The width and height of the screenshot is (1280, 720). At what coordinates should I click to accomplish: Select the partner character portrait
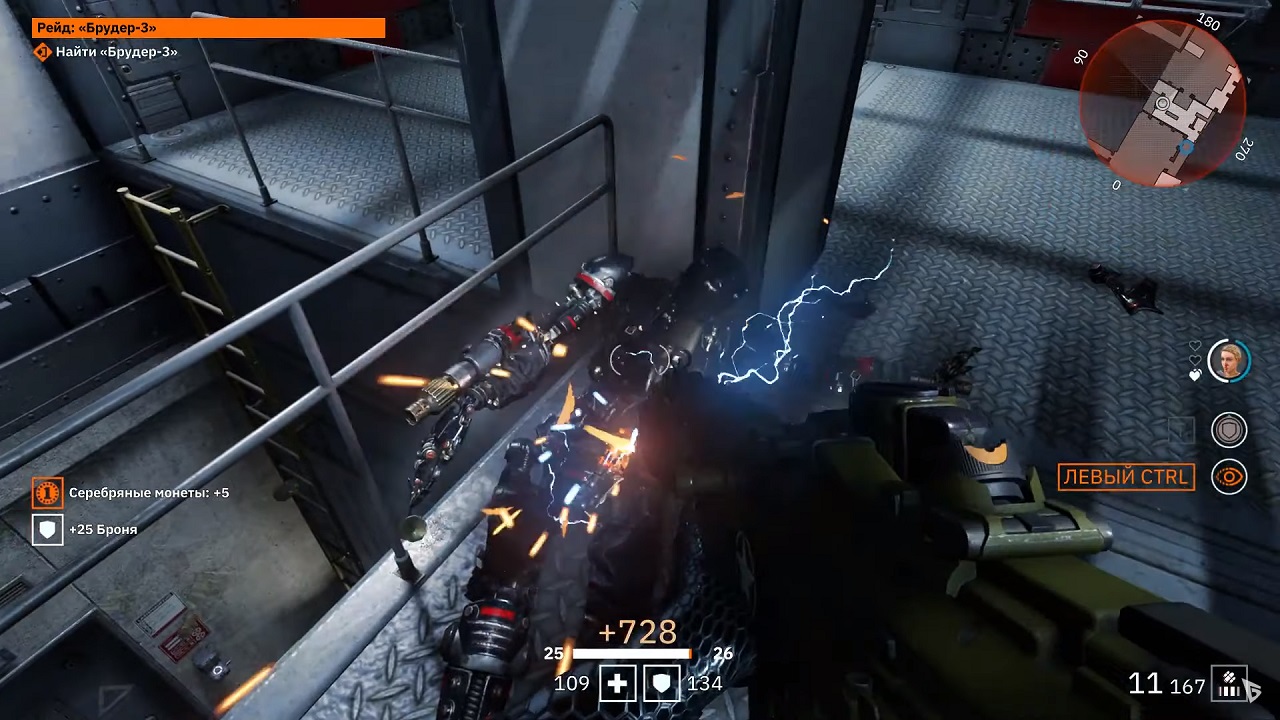click(x=1229, y=360)
